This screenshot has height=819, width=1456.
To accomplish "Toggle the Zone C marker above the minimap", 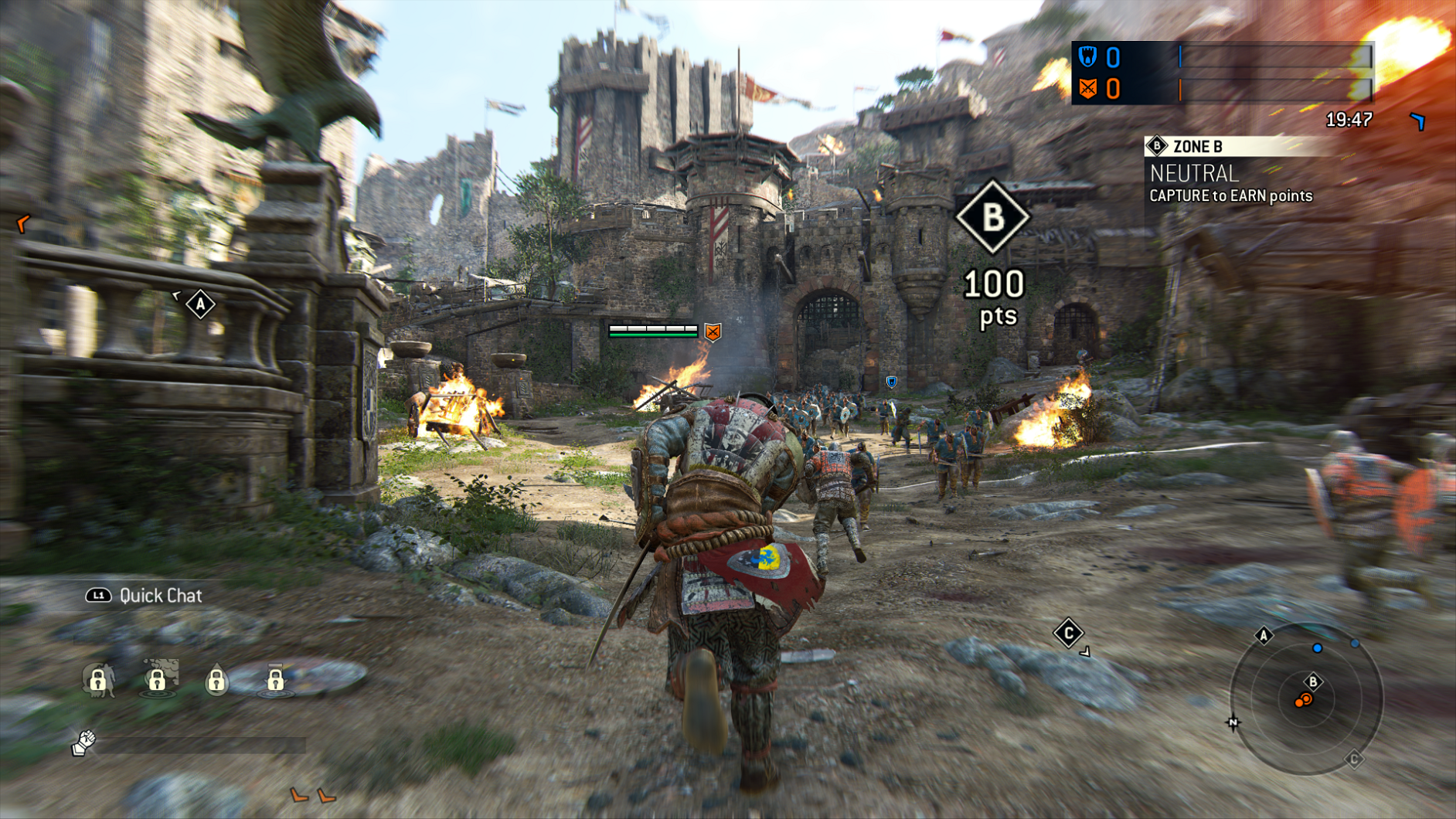I will click(1070, 632).
